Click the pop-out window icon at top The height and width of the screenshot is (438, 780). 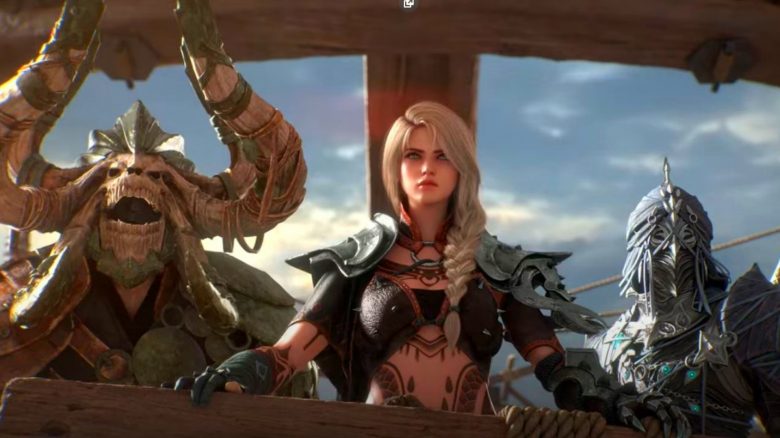click(408, 4)
